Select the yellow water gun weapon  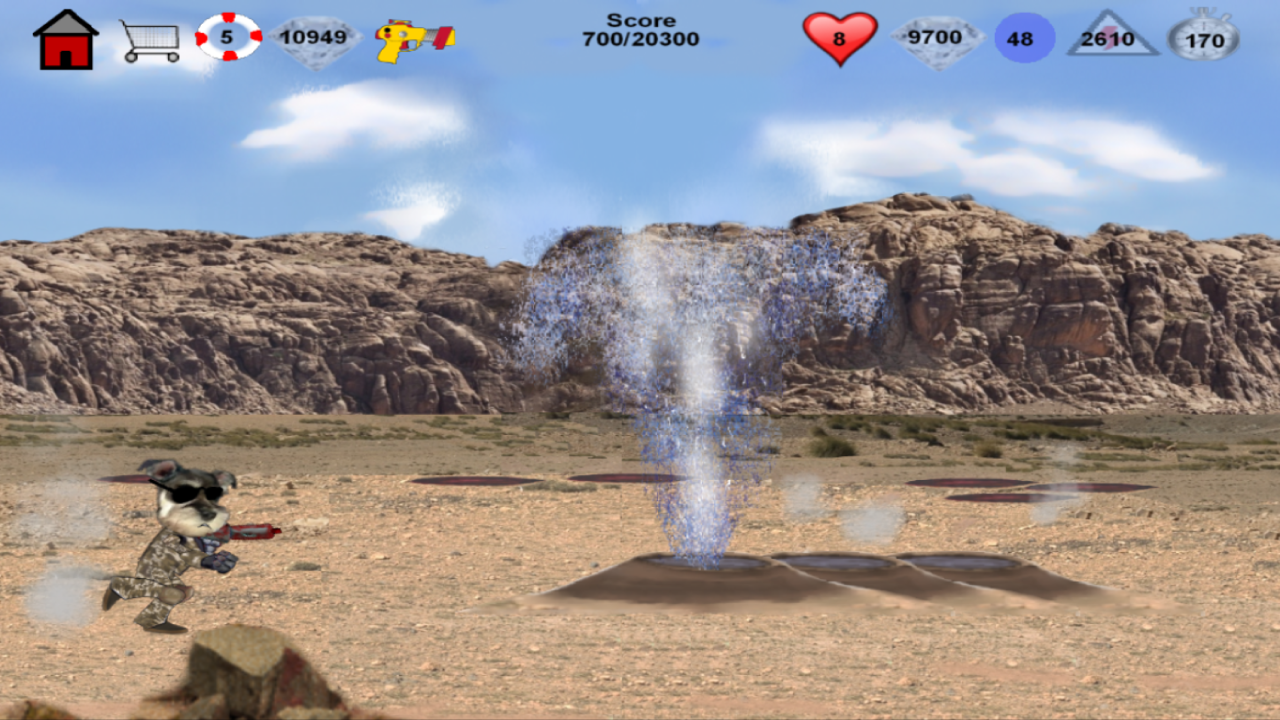click(x=414, y=36)
